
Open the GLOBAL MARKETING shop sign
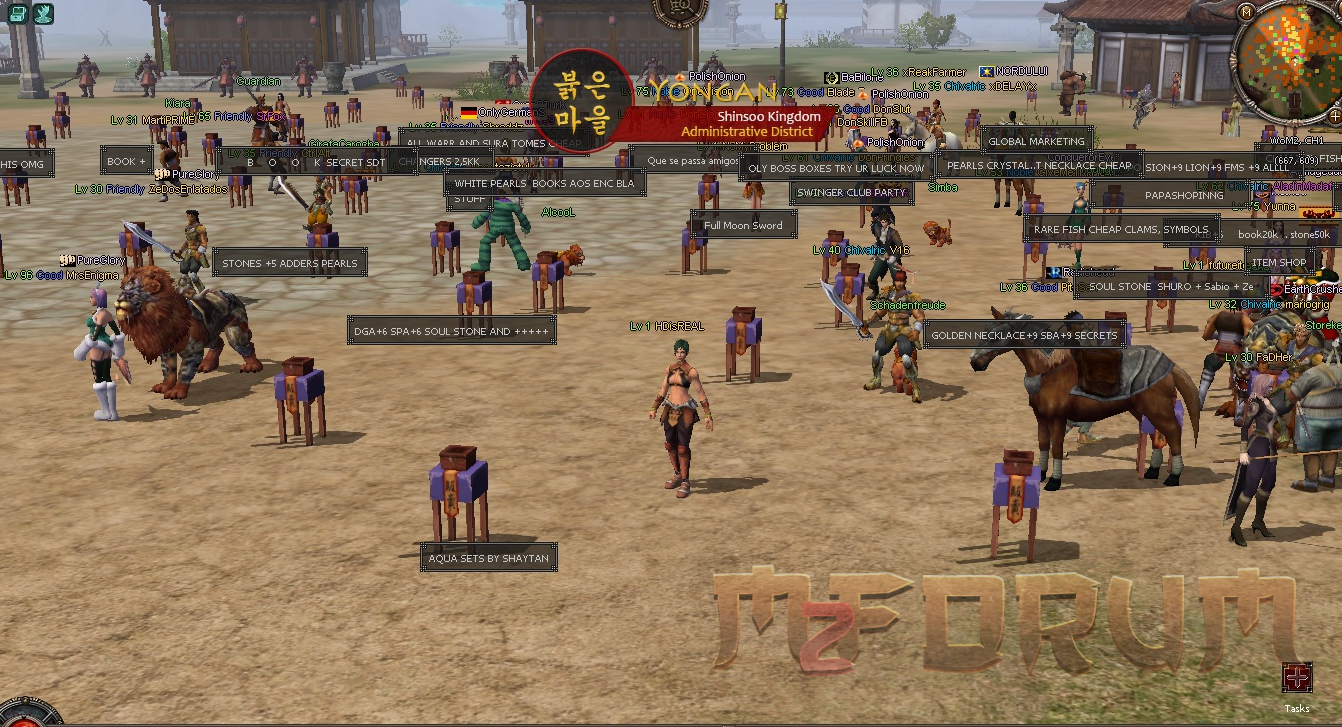[1036, 141]
